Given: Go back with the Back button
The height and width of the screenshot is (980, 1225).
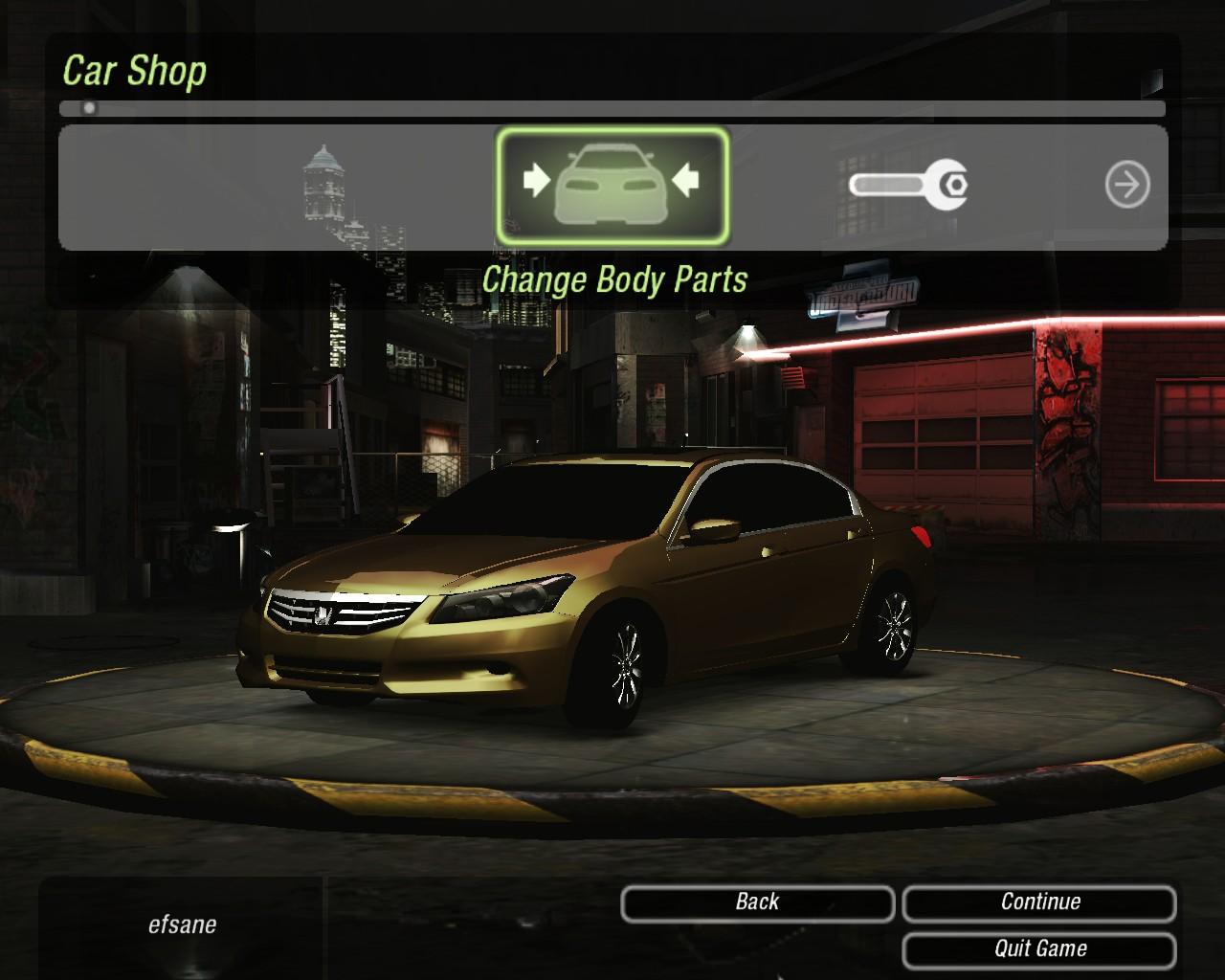Looking at the screenshot, I should coord(757,902).
